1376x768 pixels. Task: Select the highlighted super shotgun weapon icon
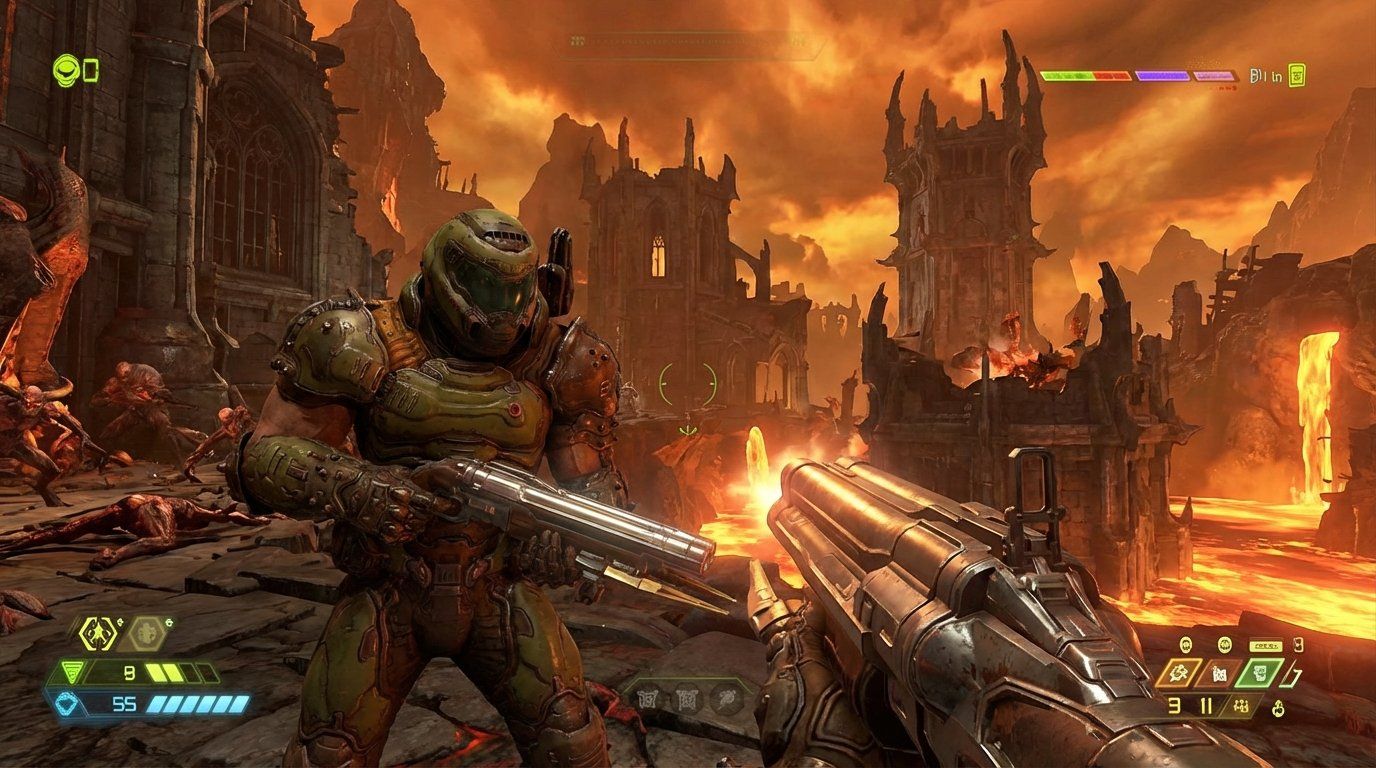[x=1259, y=672]
